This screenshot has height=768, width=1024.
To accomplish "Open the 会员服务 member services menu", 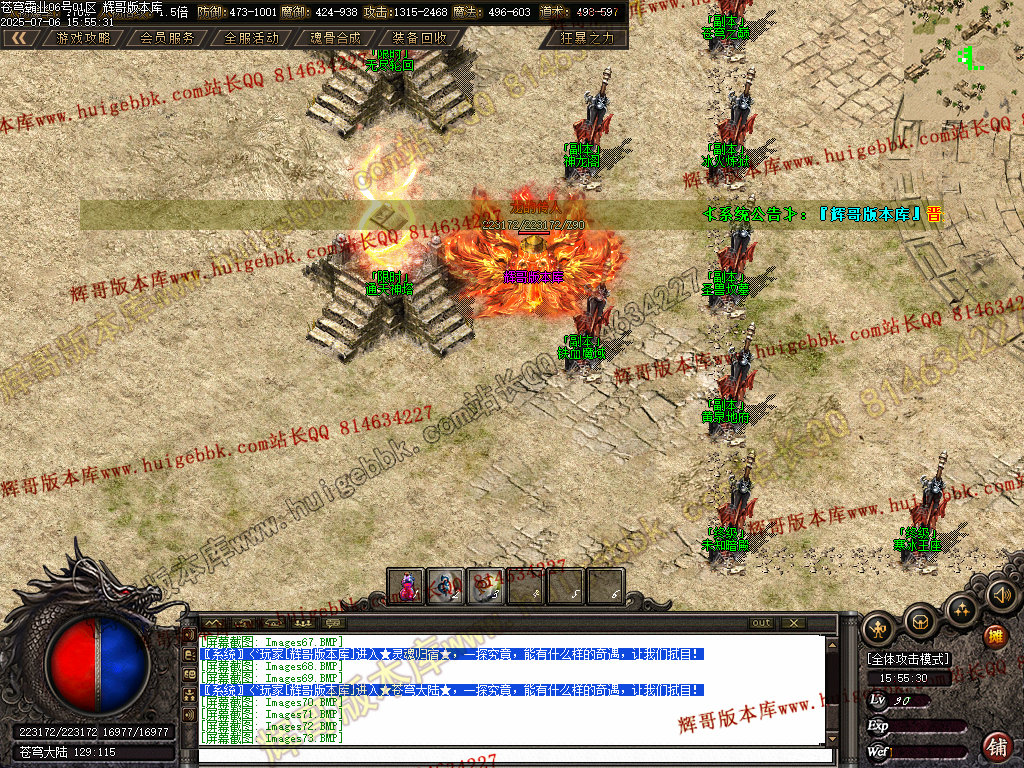I will 167,38.
